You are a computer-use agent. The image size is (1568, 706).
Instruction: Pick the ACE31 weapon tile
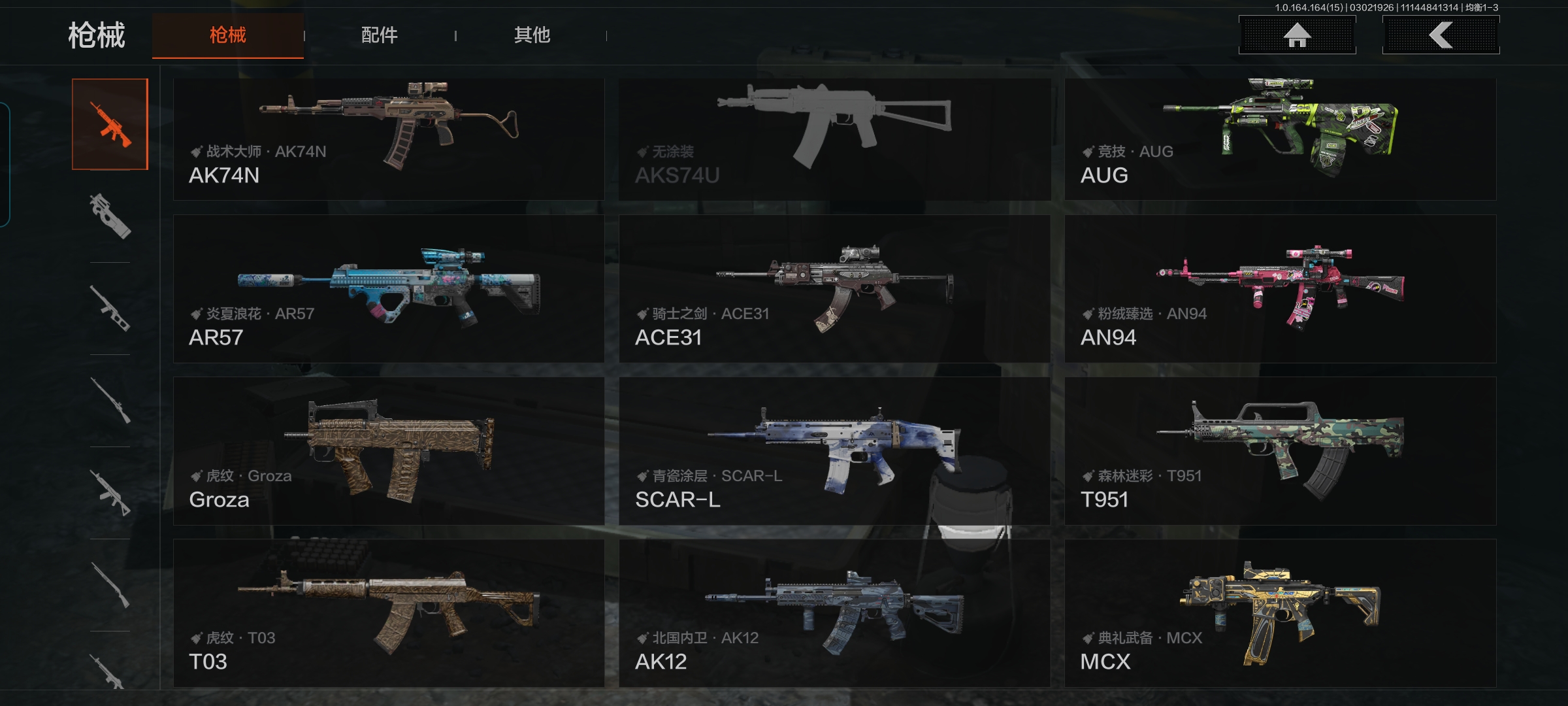coord(834,288)
